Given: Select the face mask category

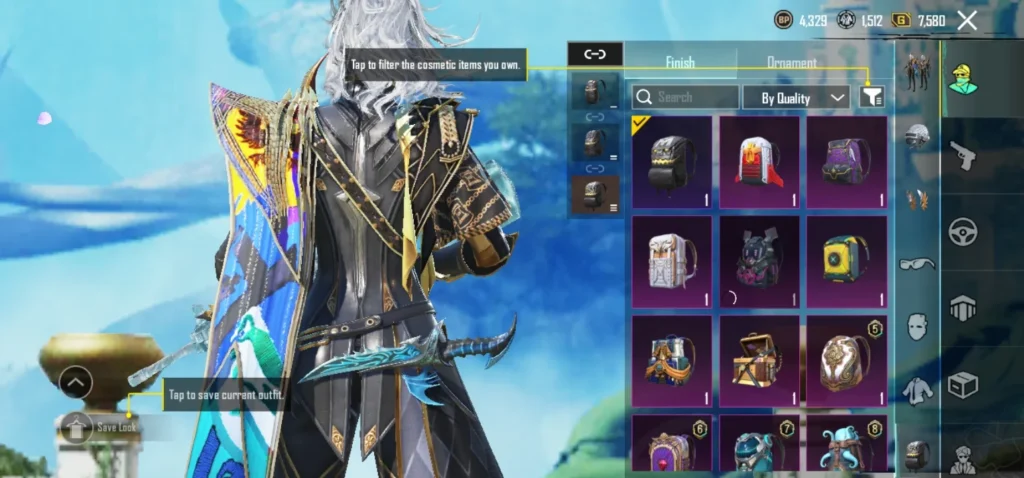Looking at the screenshot, I should 917,326.
